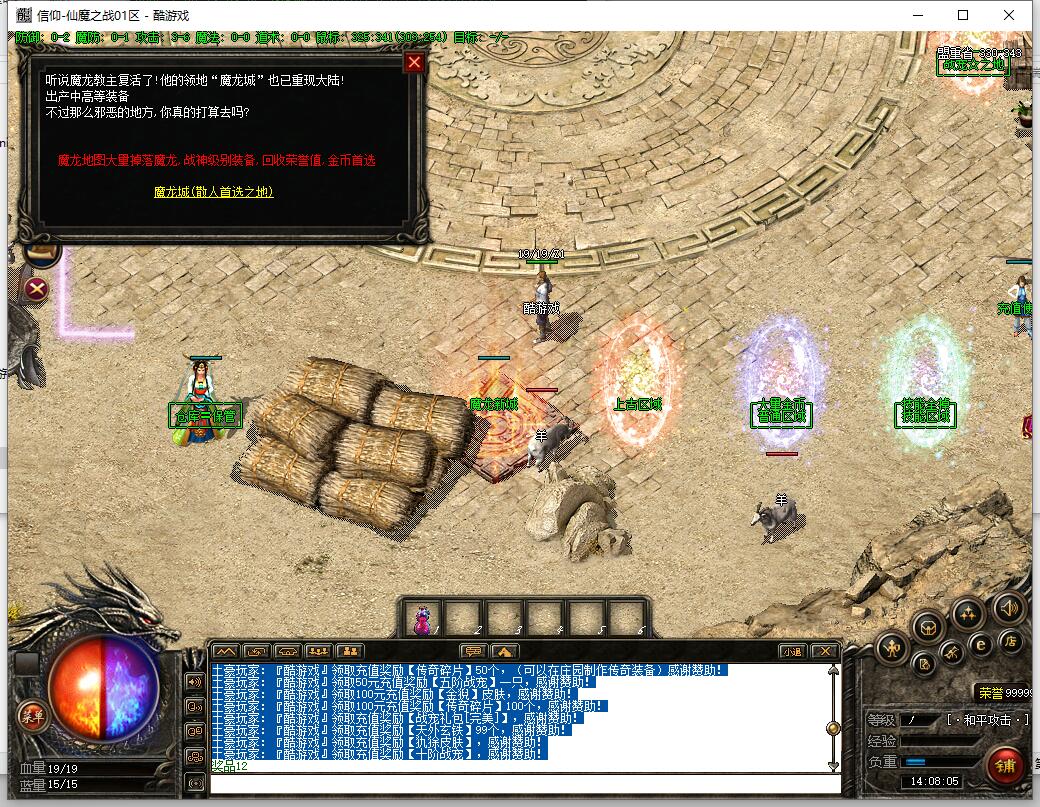Click the red 铺 shop orb
This screenshot has width=1040, height=807.
pos(1004,765)
